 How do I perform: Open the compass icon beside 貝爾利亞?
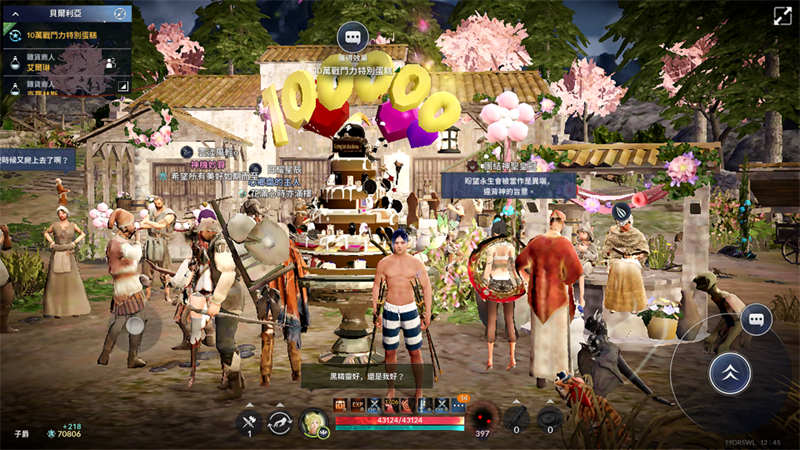(x=120, y=14)
